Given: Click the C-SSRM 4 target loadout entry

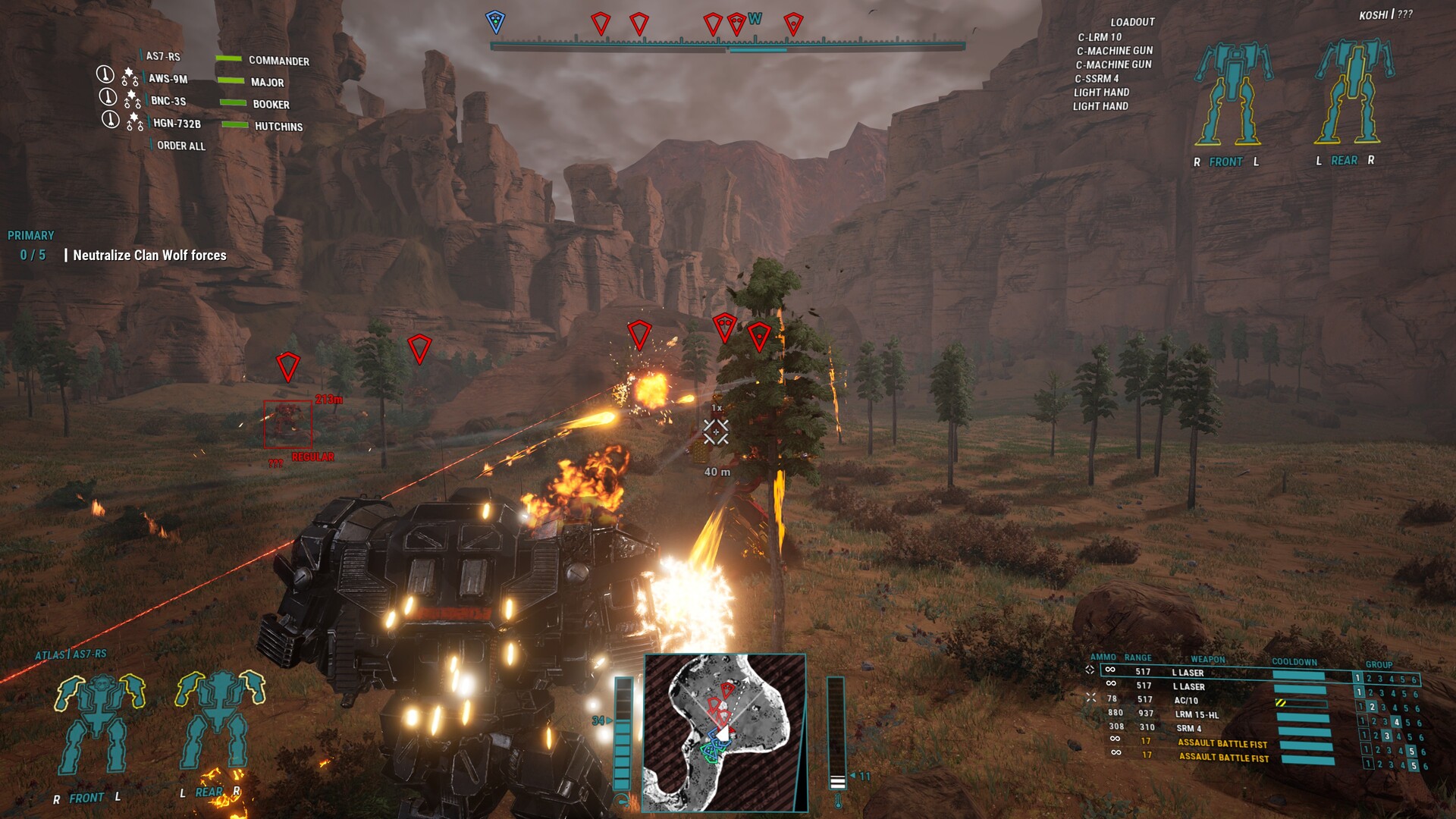Looking at the screenshot, I should [1097, 79].
